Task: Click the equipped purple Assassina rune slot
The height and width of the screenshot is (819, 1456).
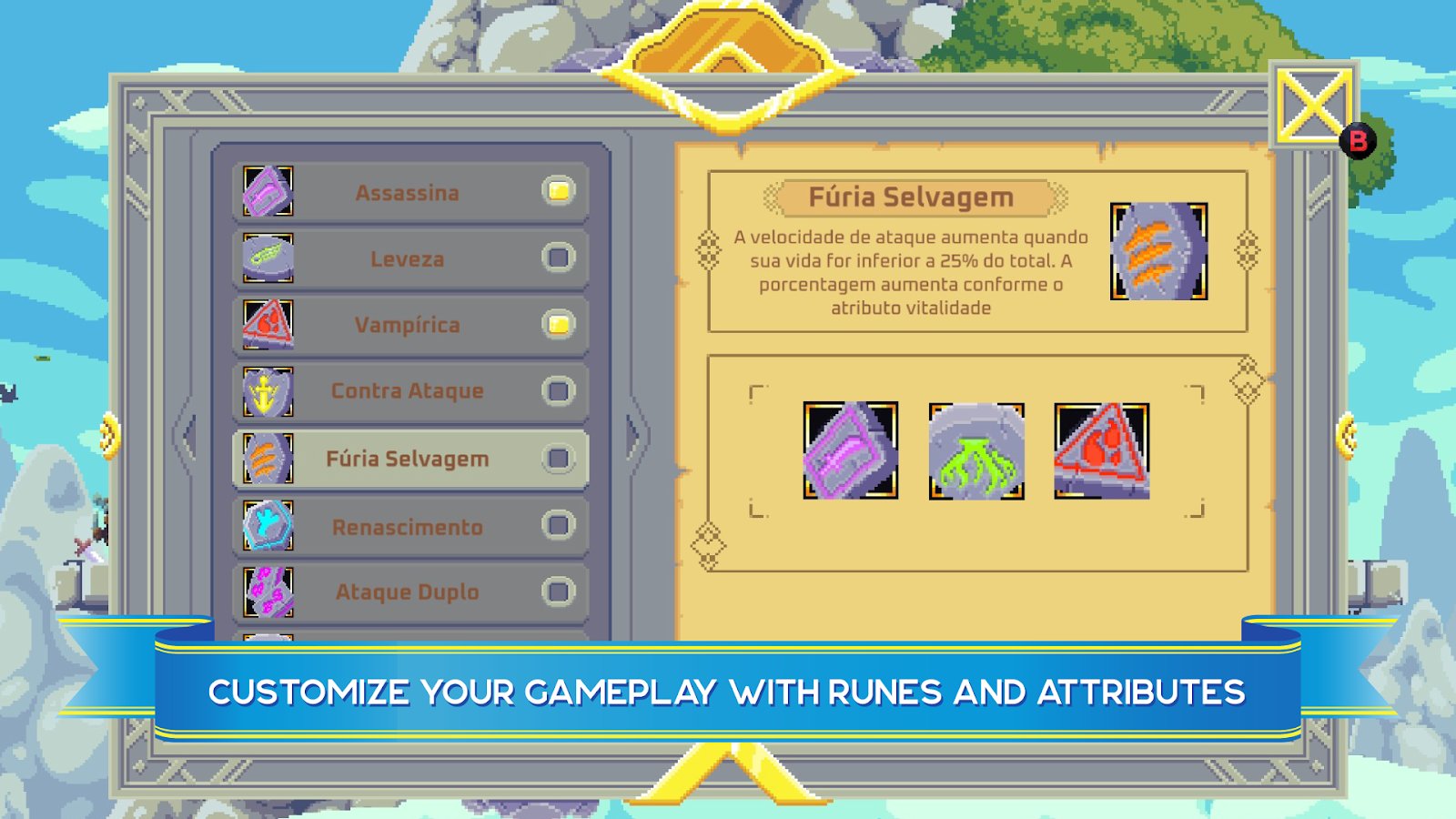Action: tap(851, 450)
